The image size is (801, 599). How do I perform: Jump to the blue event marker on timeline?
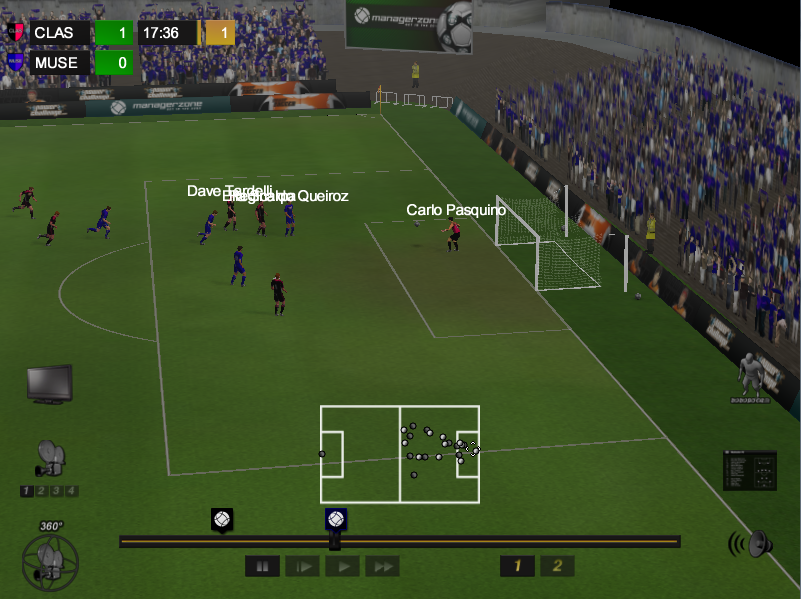pos(336,520)
